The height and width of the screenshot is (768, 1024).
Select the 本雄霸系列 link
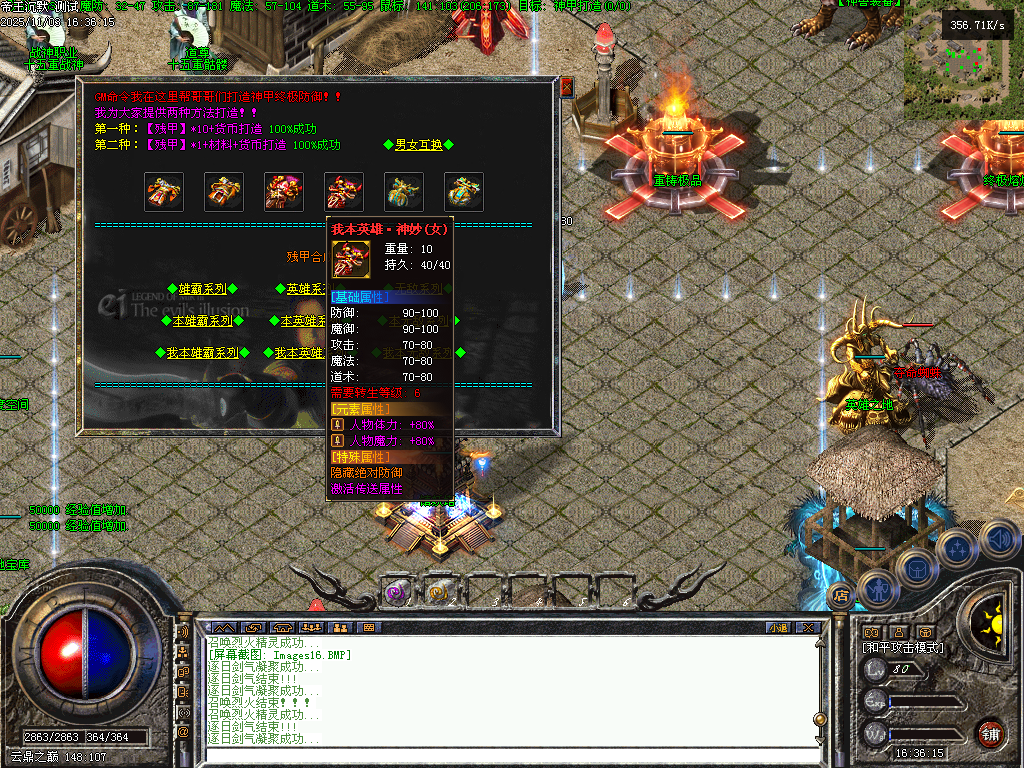(x=202, y=321)
